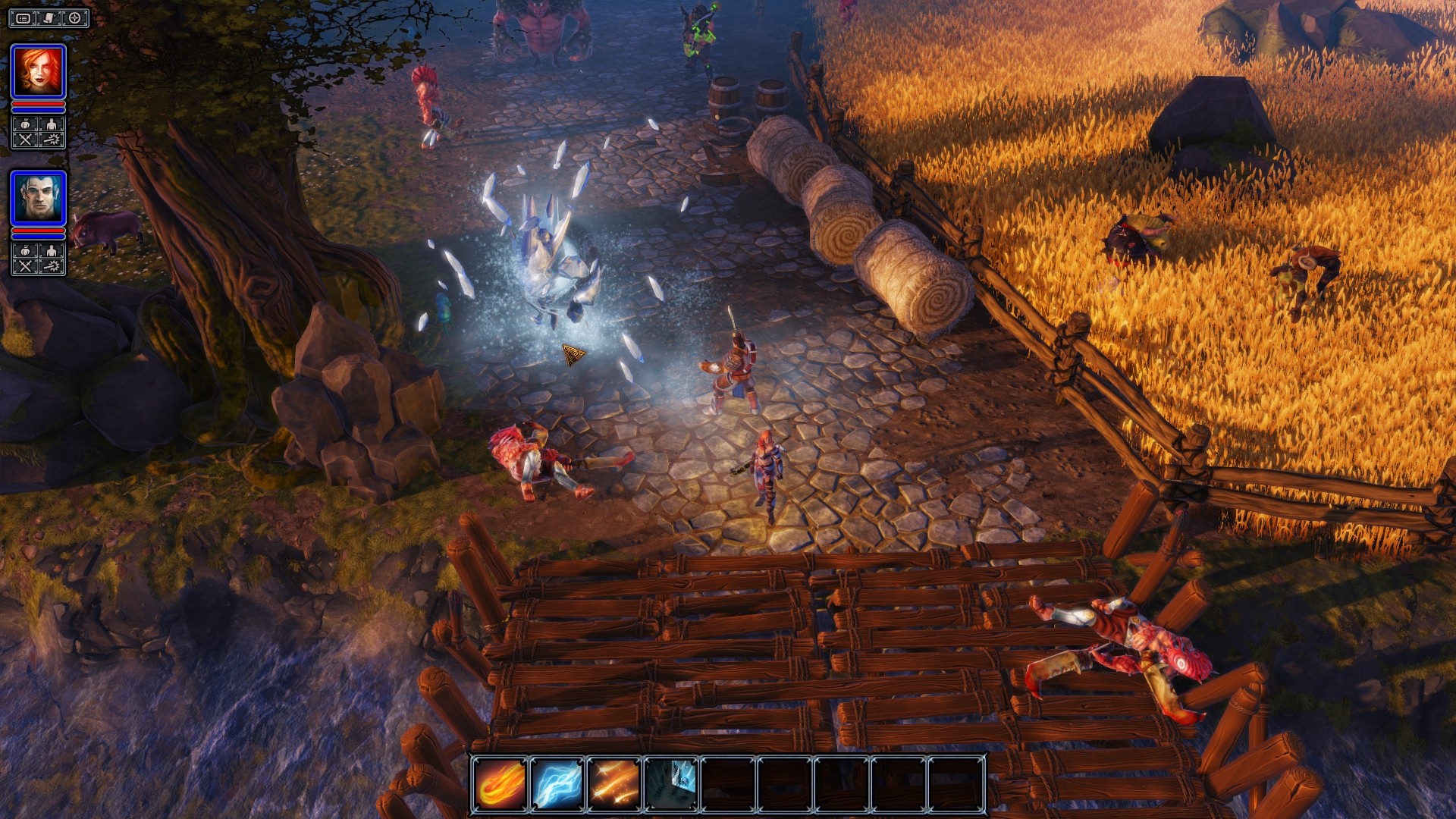Open the blue-haired man's inventory pouch
Screen dimensions: 1456x819
(x=25, y=251)
